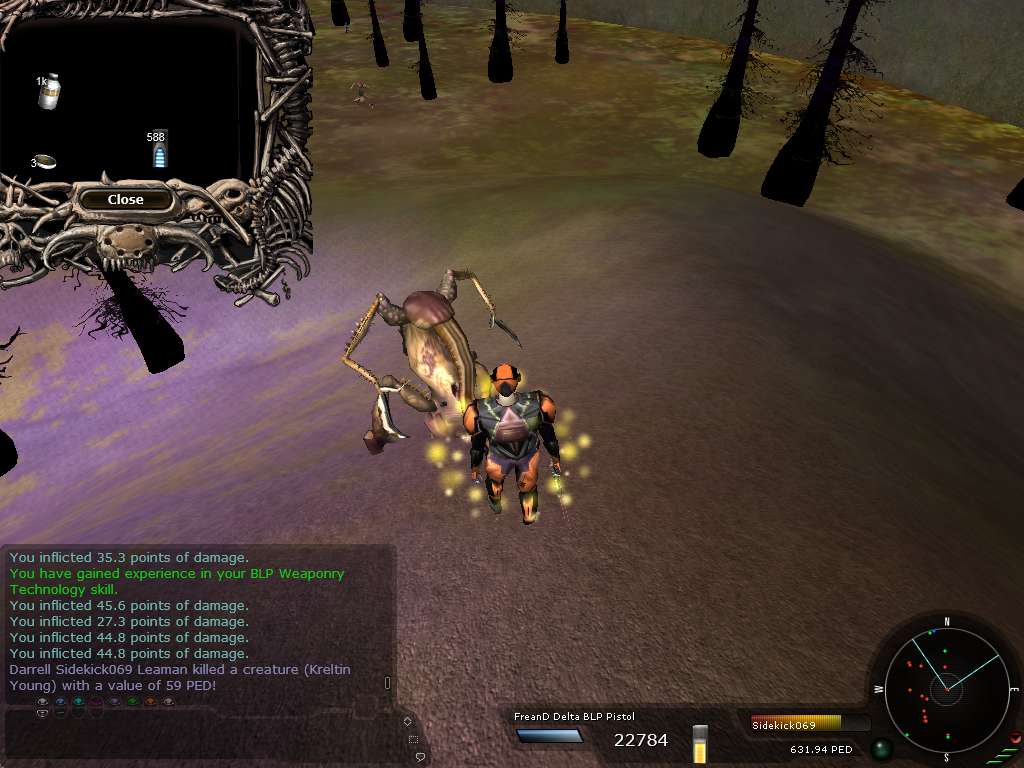The width and height of the screenshot is (1024, 768).
Task: Toggle the orange chat channel filter
Action: pyautogui.click(x=150, y=702)
